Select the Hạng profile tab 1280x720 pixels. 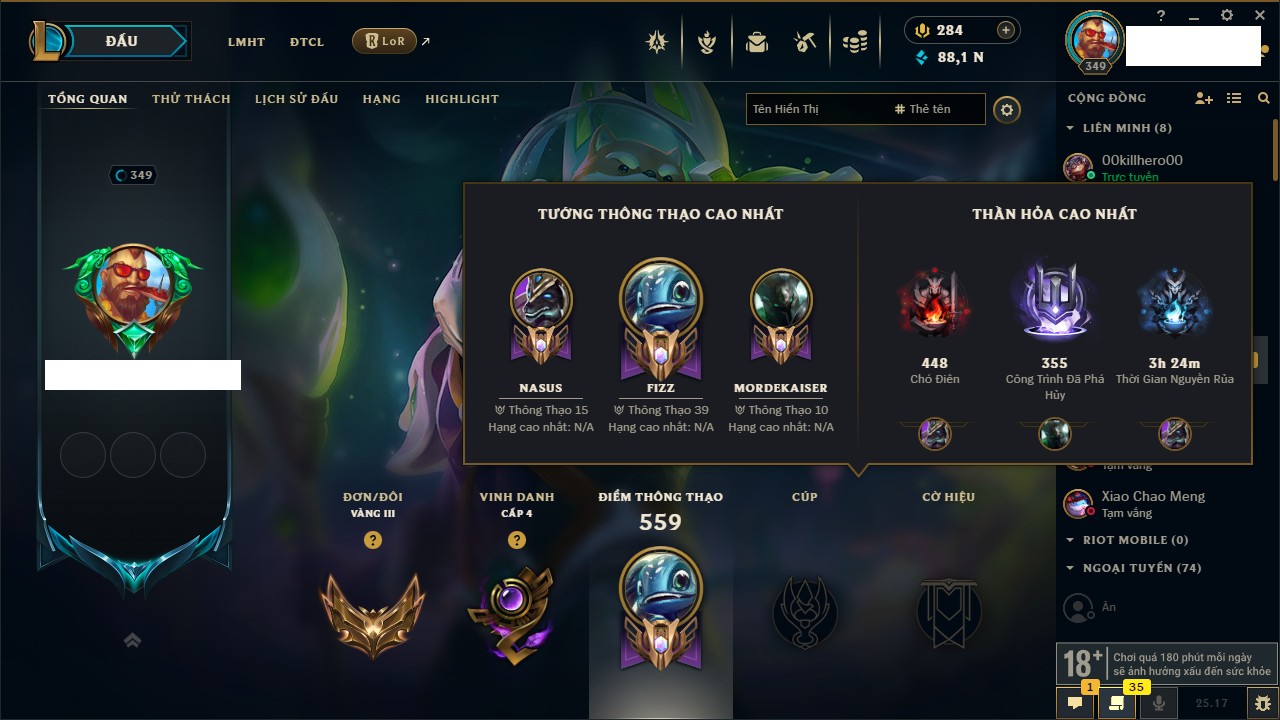pyautogui.click(x=381, y=99)
